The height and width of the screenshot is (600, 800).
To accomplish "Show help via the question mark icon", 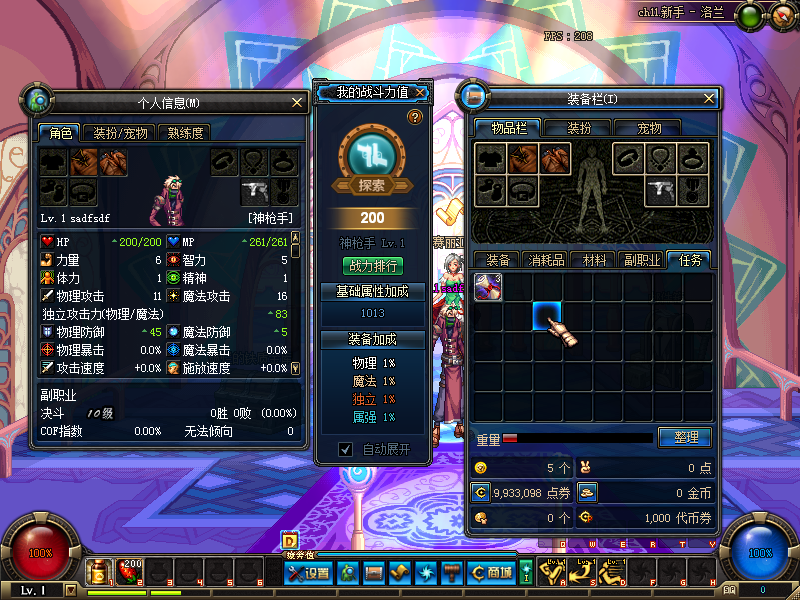I will point(415,118).
